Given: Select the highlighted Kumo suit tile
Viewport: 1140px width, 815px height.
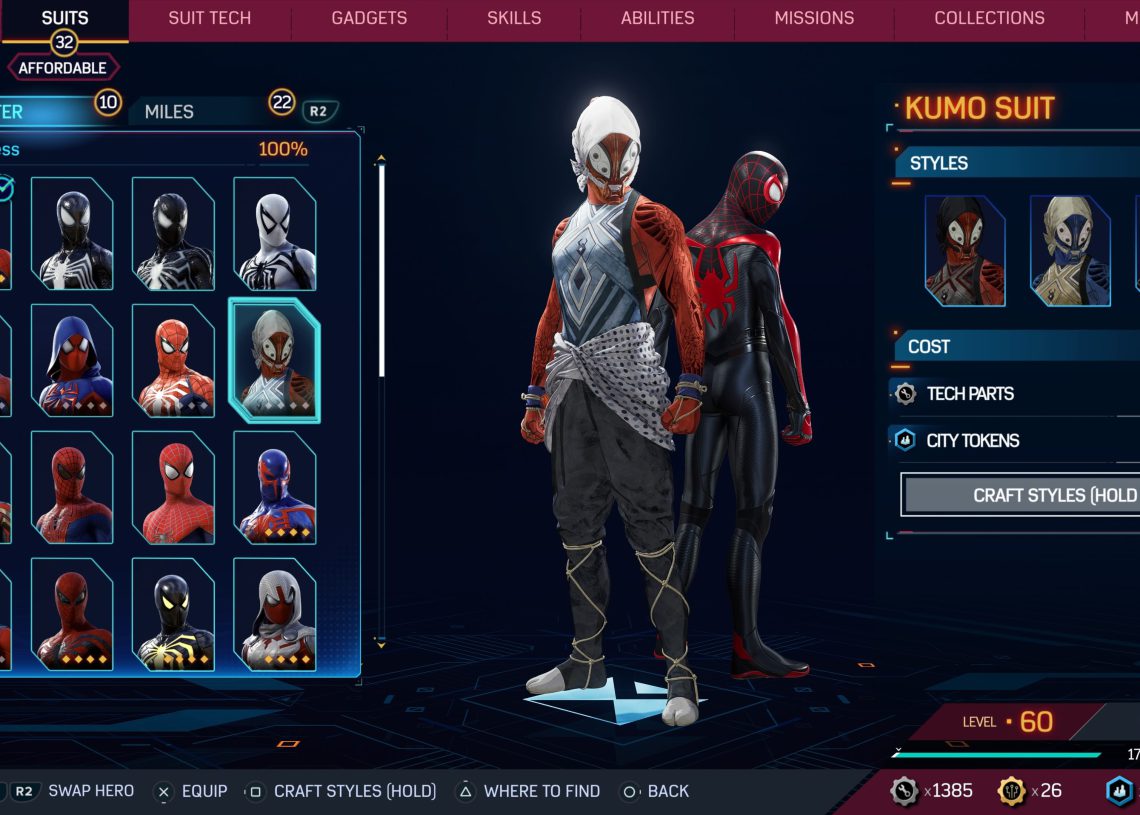Looking at the screenshot, I should (x=274, y=360).
